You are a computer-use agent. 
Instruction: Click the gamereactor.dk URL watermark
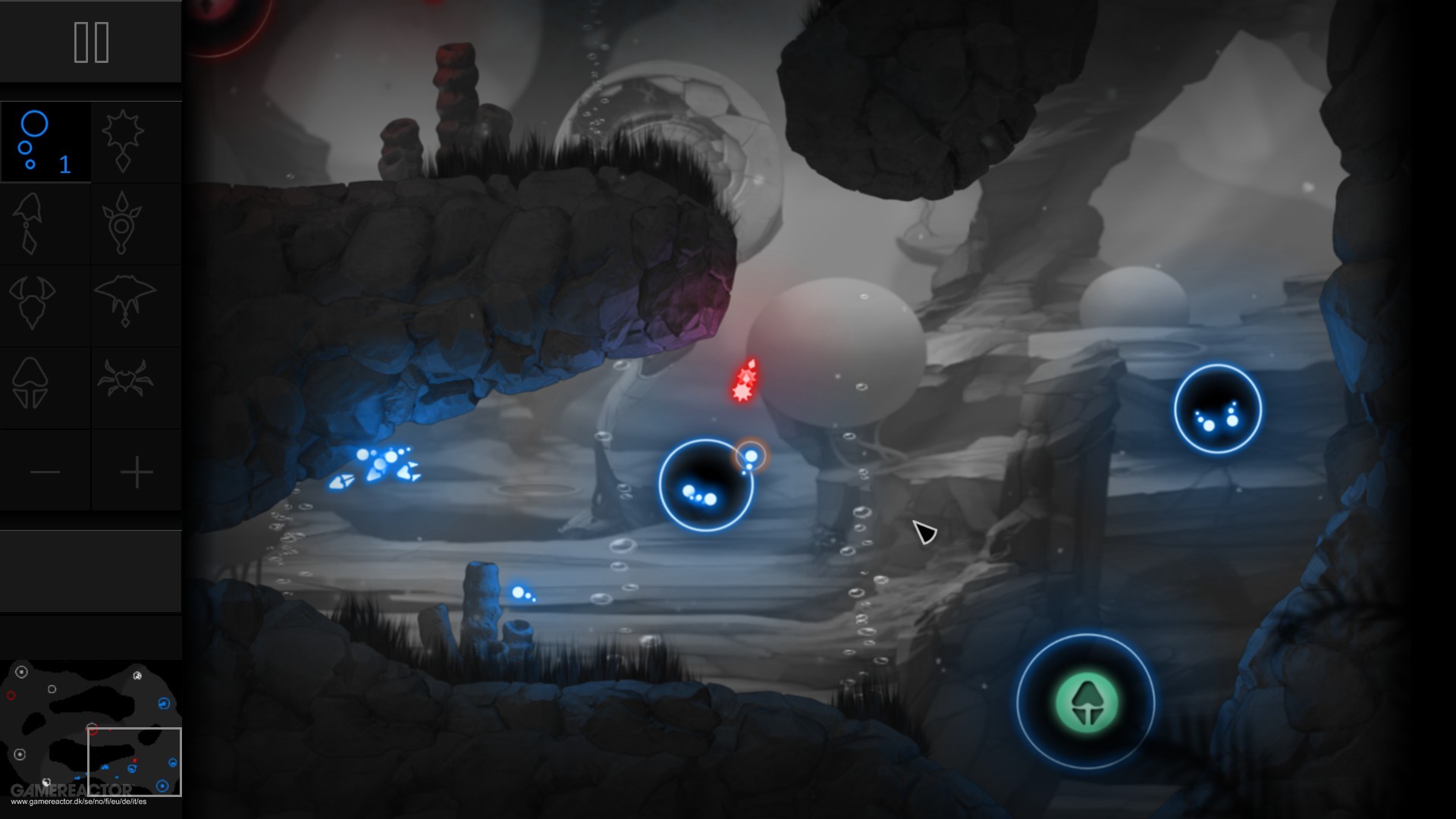point(79,801)
